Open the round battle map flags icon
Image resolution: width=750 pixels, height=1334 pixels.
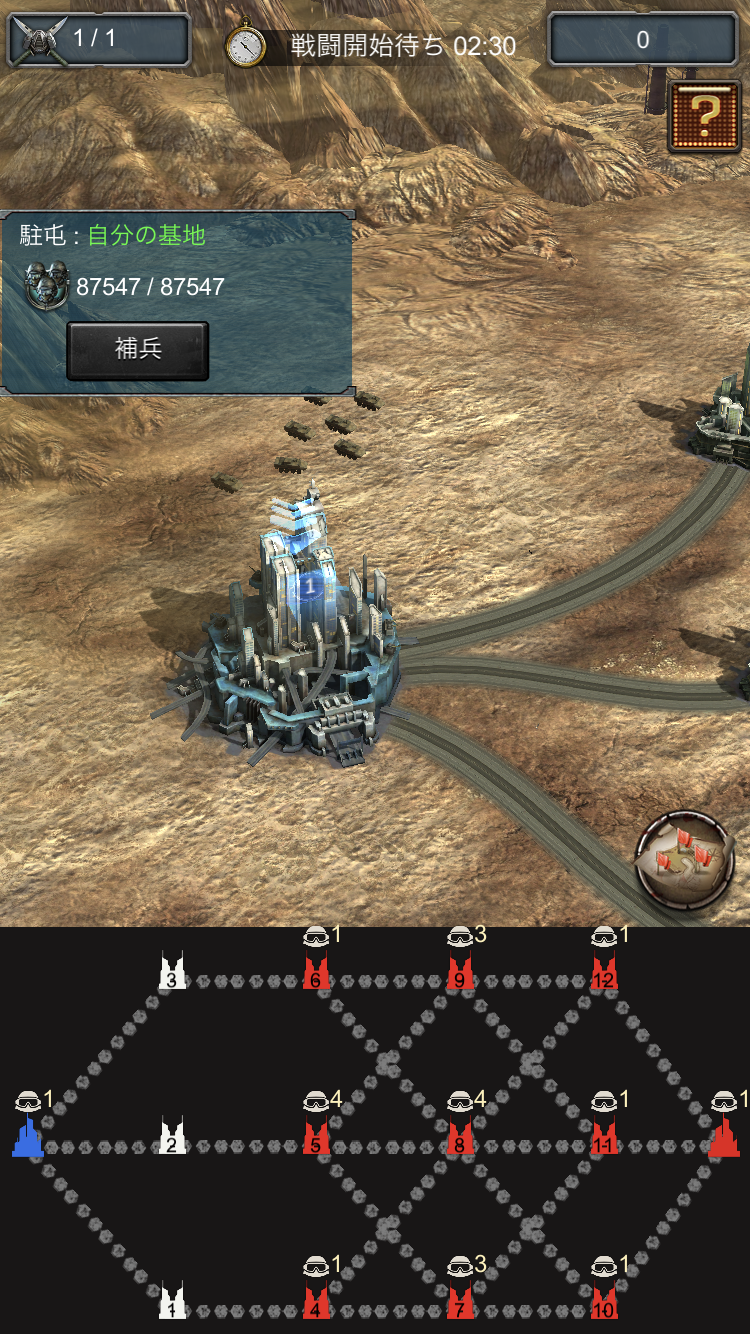click(x=685, y=859)
